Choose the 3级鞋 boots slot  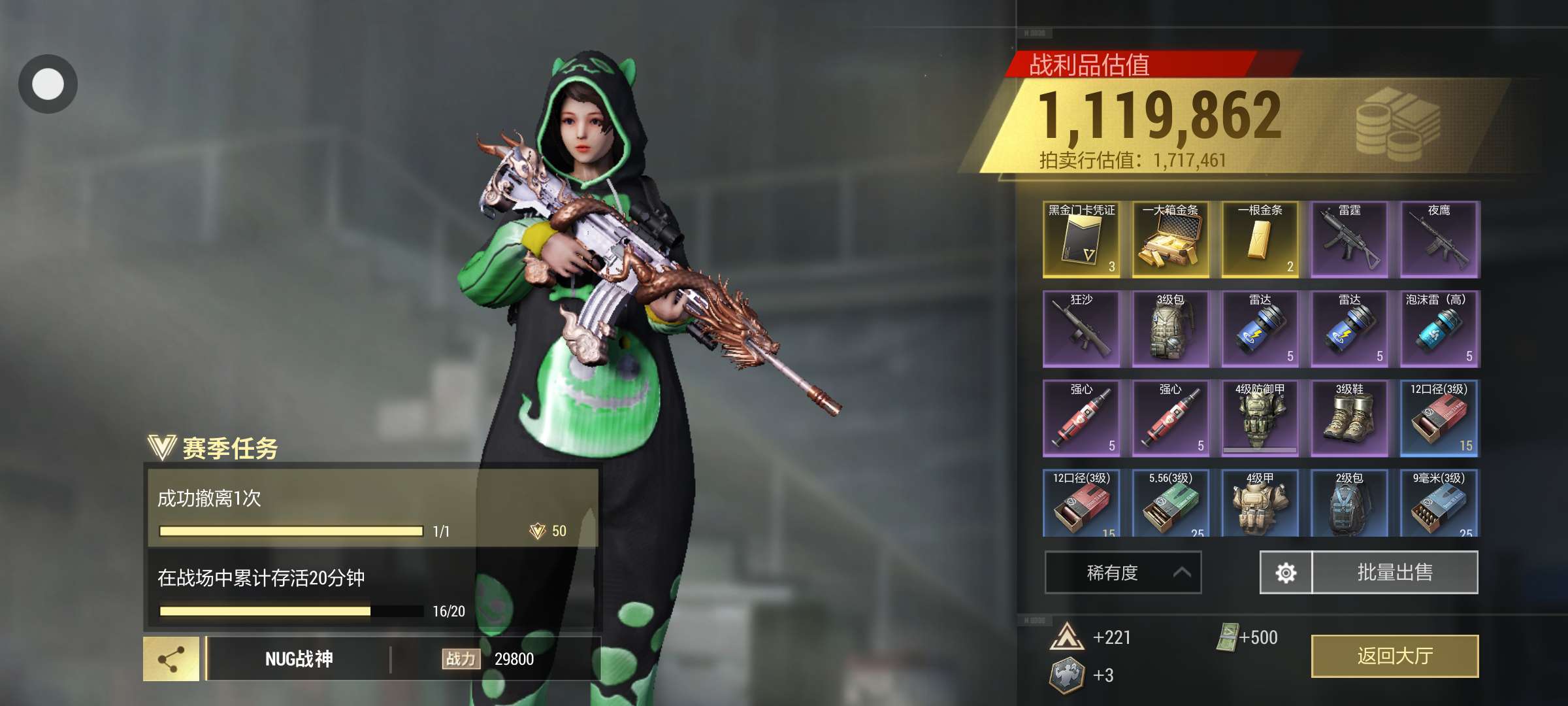tap(1349, 418)
